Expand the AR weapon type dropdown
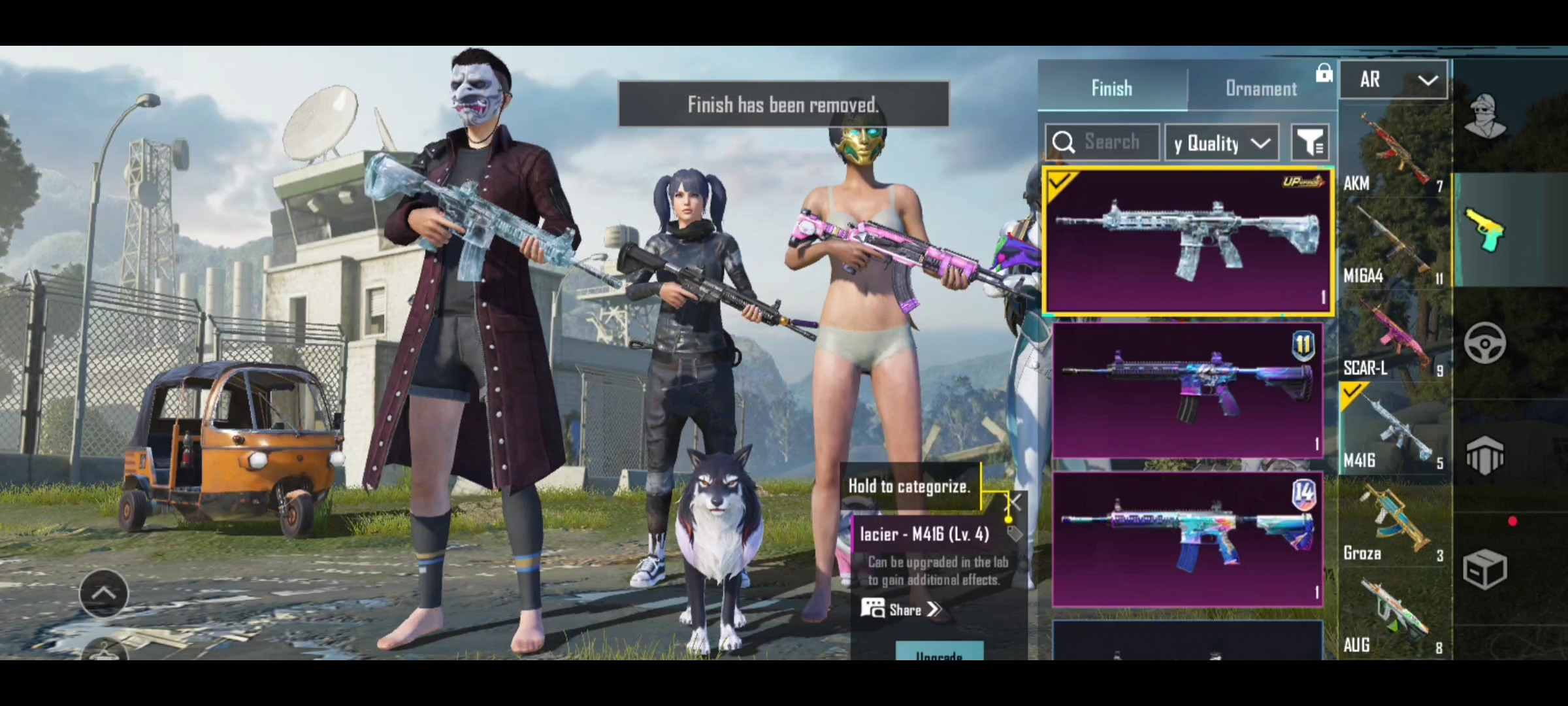 point(1394,80)
